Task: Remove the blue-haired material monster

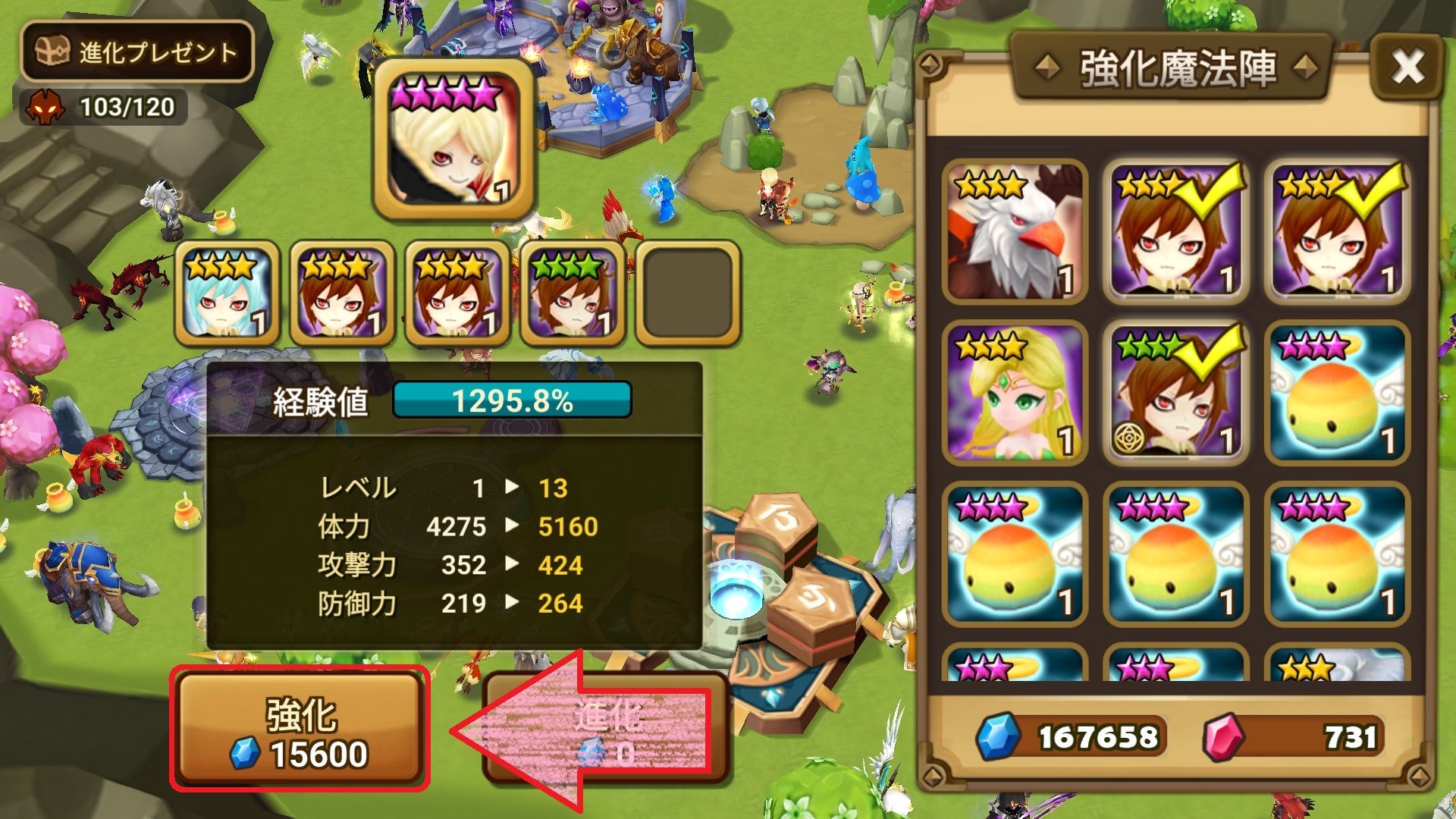Action: coord(227,293)
